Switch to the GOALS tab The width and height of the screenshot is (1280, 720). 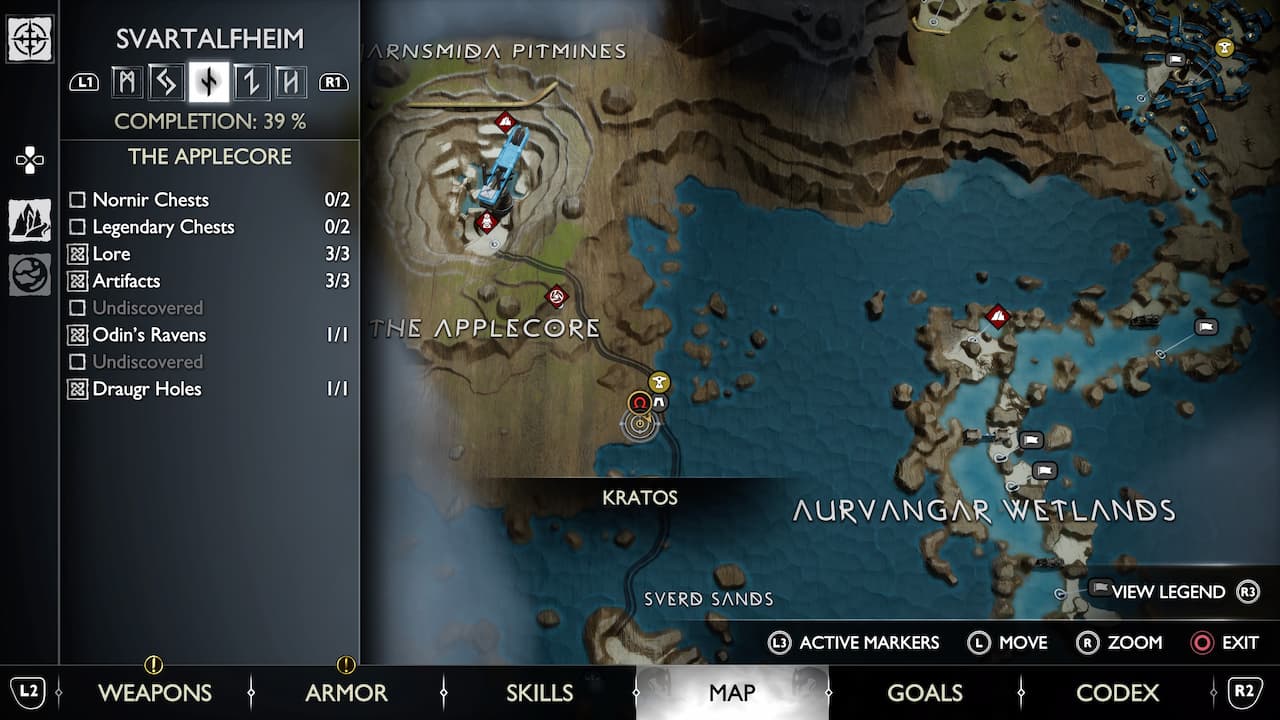tap(925, 692)
